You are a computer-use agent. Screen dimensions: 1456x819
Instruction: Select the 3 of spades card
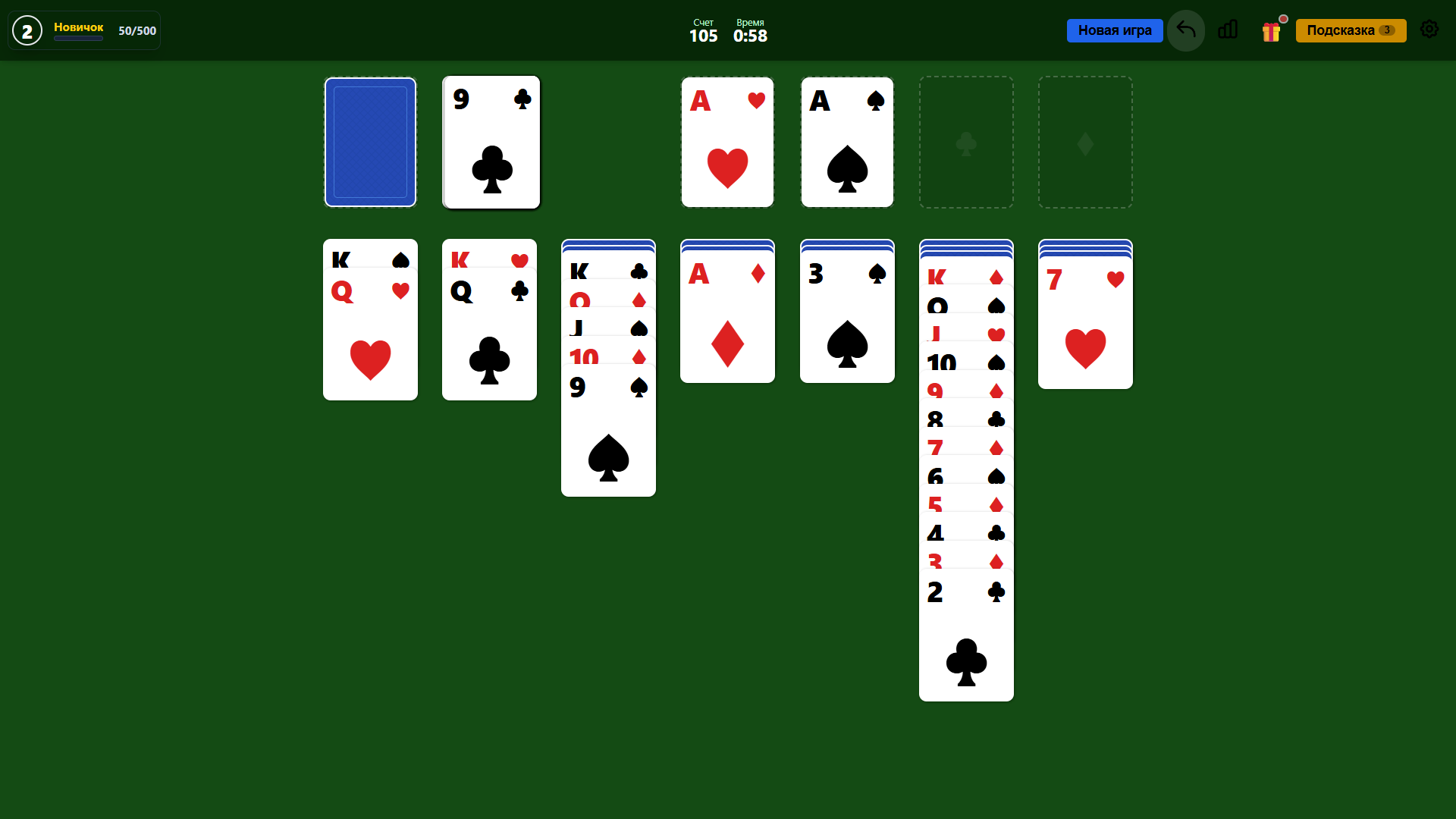click(x=847, y=326)
